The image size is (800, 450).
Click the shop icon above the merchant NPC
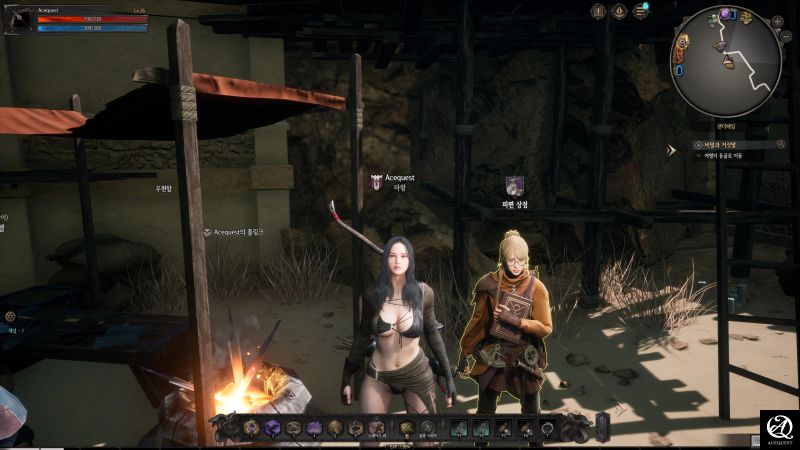point(514,185)
